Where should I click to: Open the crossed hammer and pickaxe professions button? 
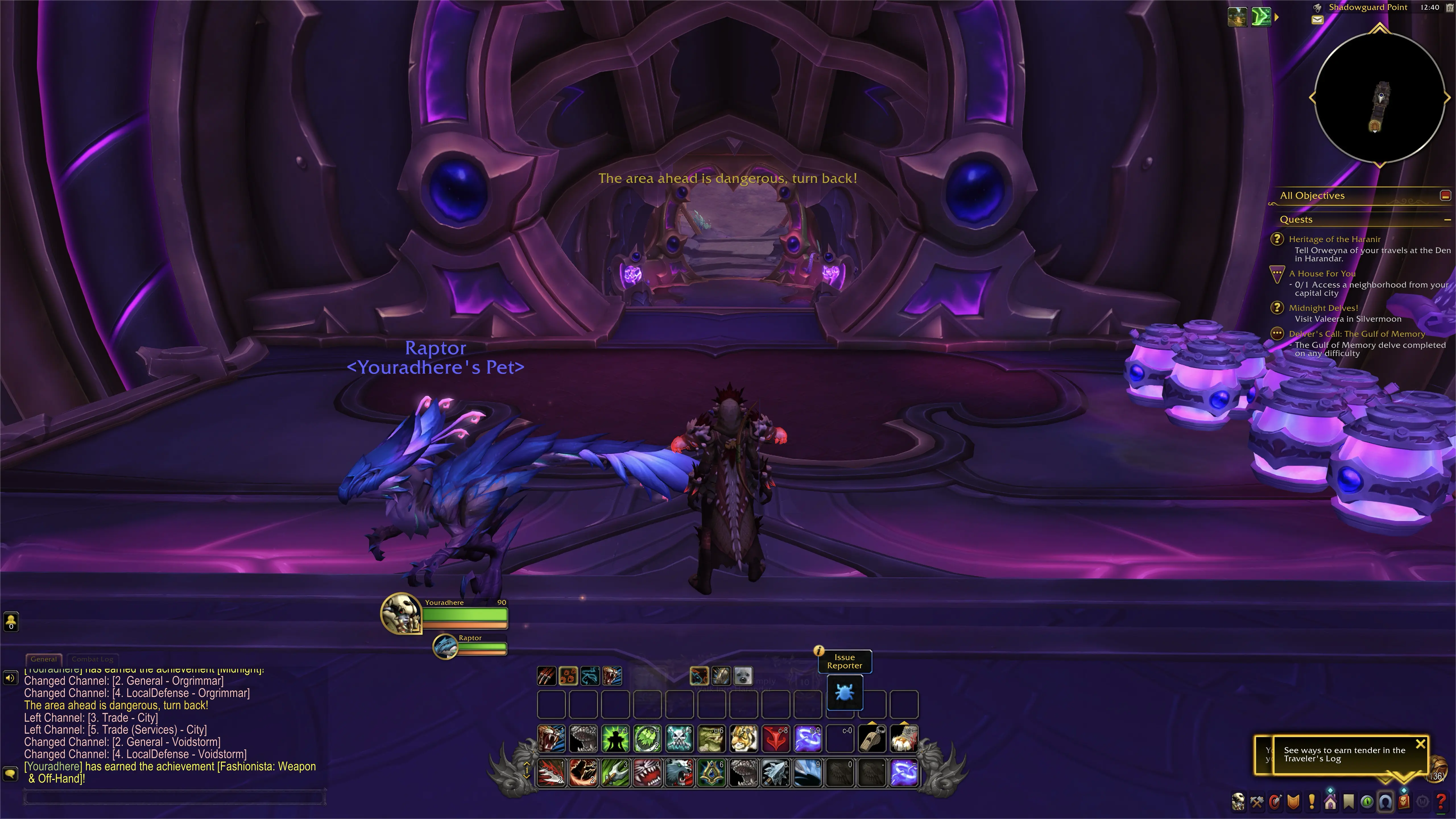point(1256,801)
